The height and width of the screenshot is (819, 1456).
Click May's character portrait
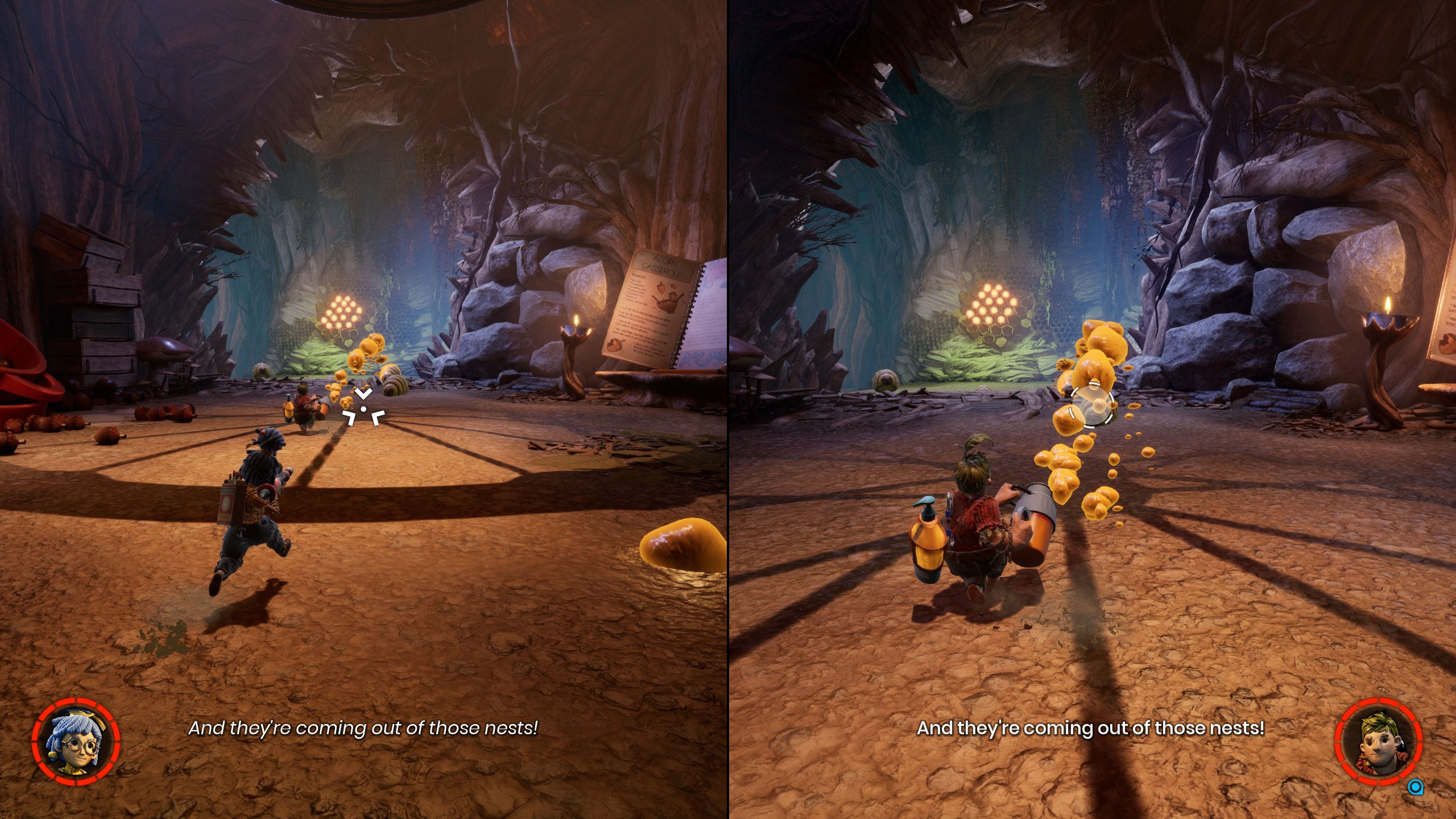pos(76,741)
